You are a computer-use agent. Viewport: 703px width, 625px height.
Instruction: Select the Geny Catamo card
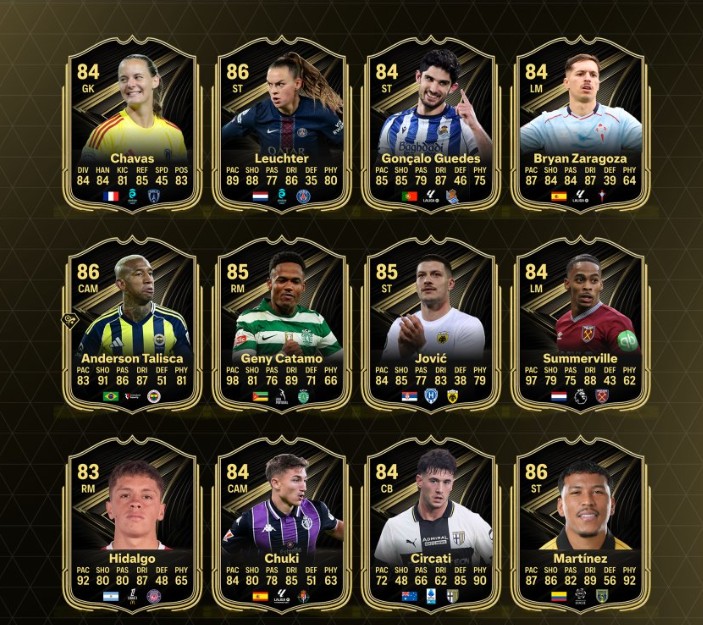pyautogui.click(x=283, y=323)
